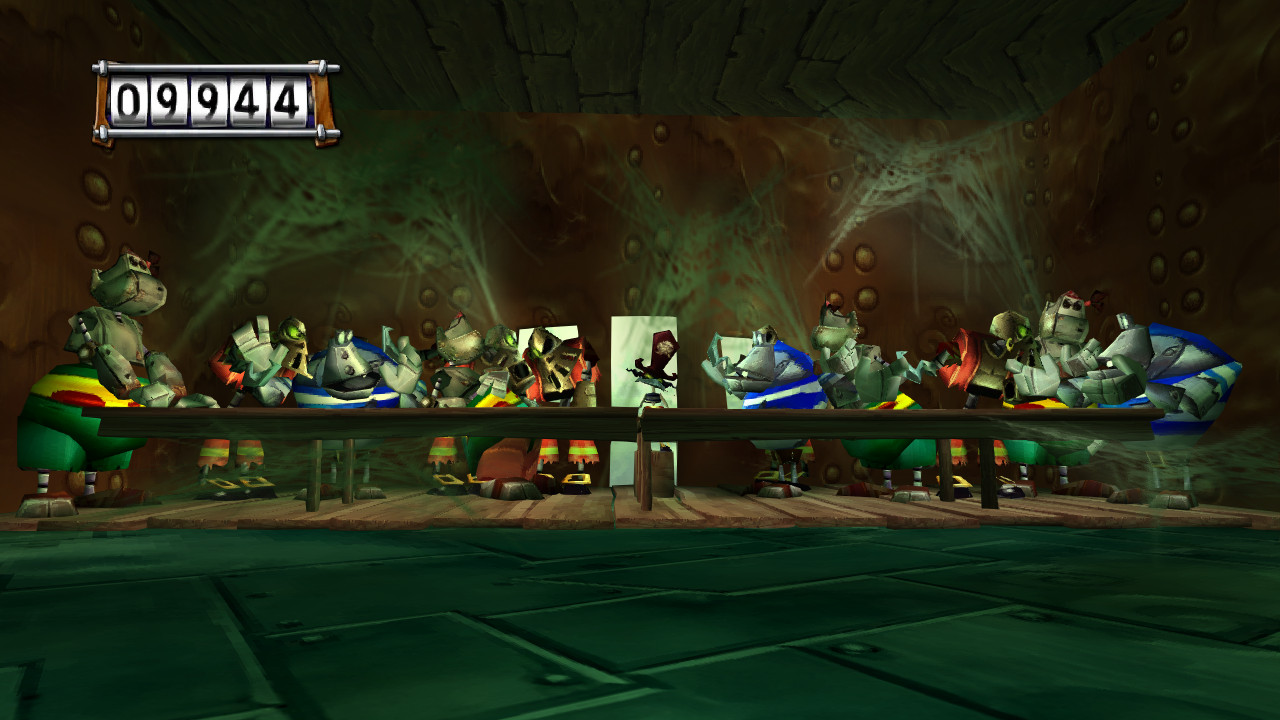Screen dimensions: 1280x720
Task: Click the green metal floor panel
Action: (640, 630)
